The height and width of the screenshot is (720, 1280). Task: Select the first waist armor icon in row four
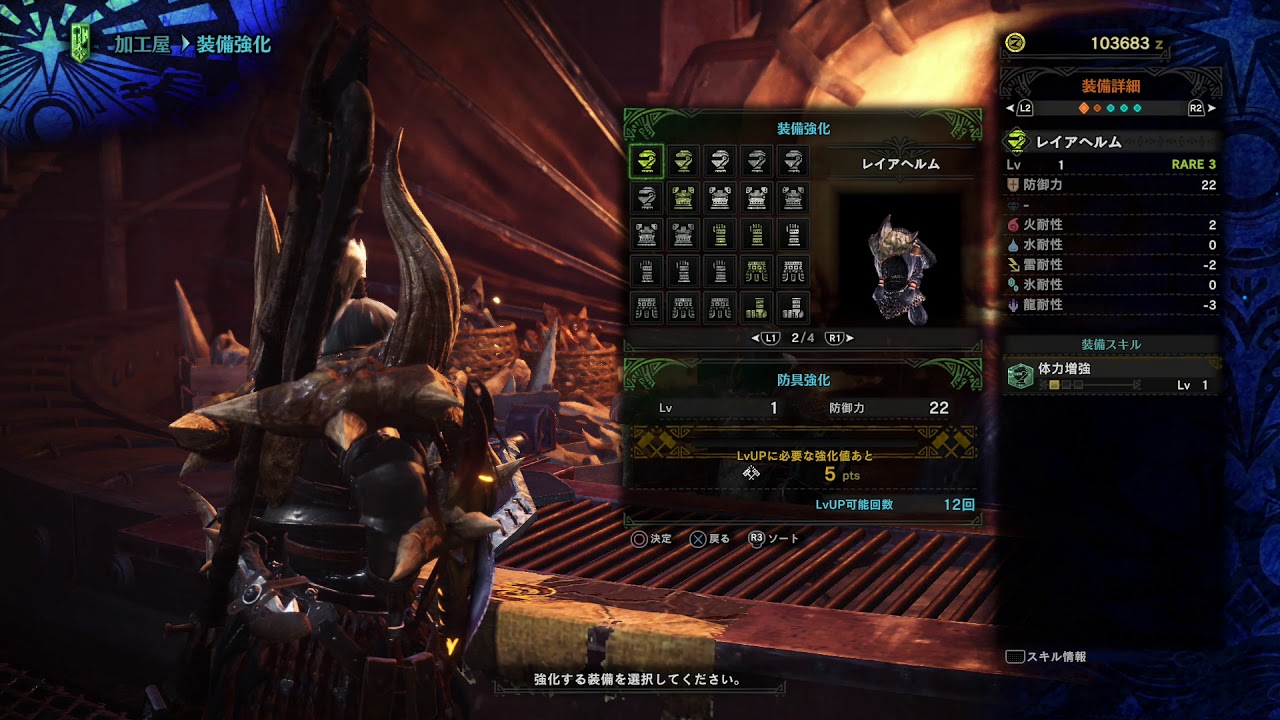(x=757, y=272)
